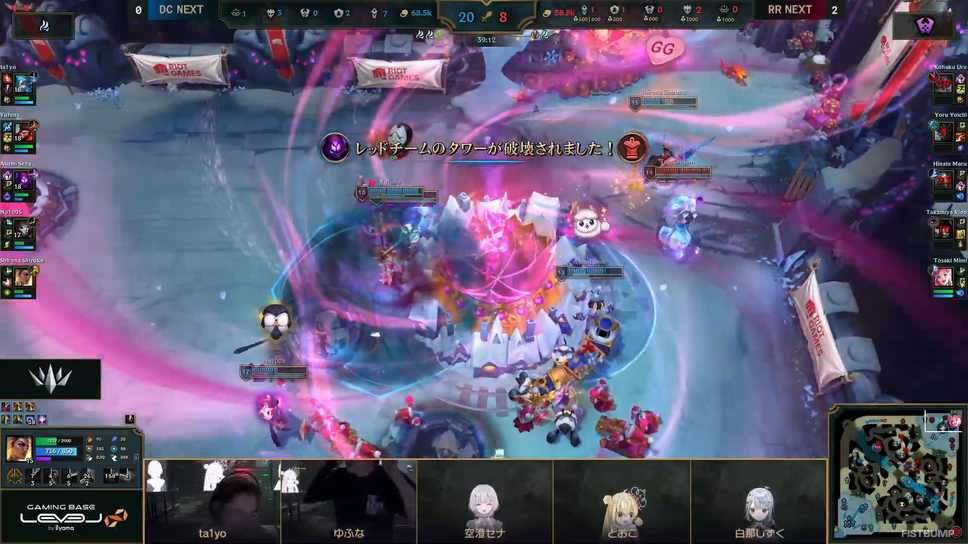Click the DC NEXT team name in scoreboard
Viewport: 968px width, 544px height.
click(181, 10)
